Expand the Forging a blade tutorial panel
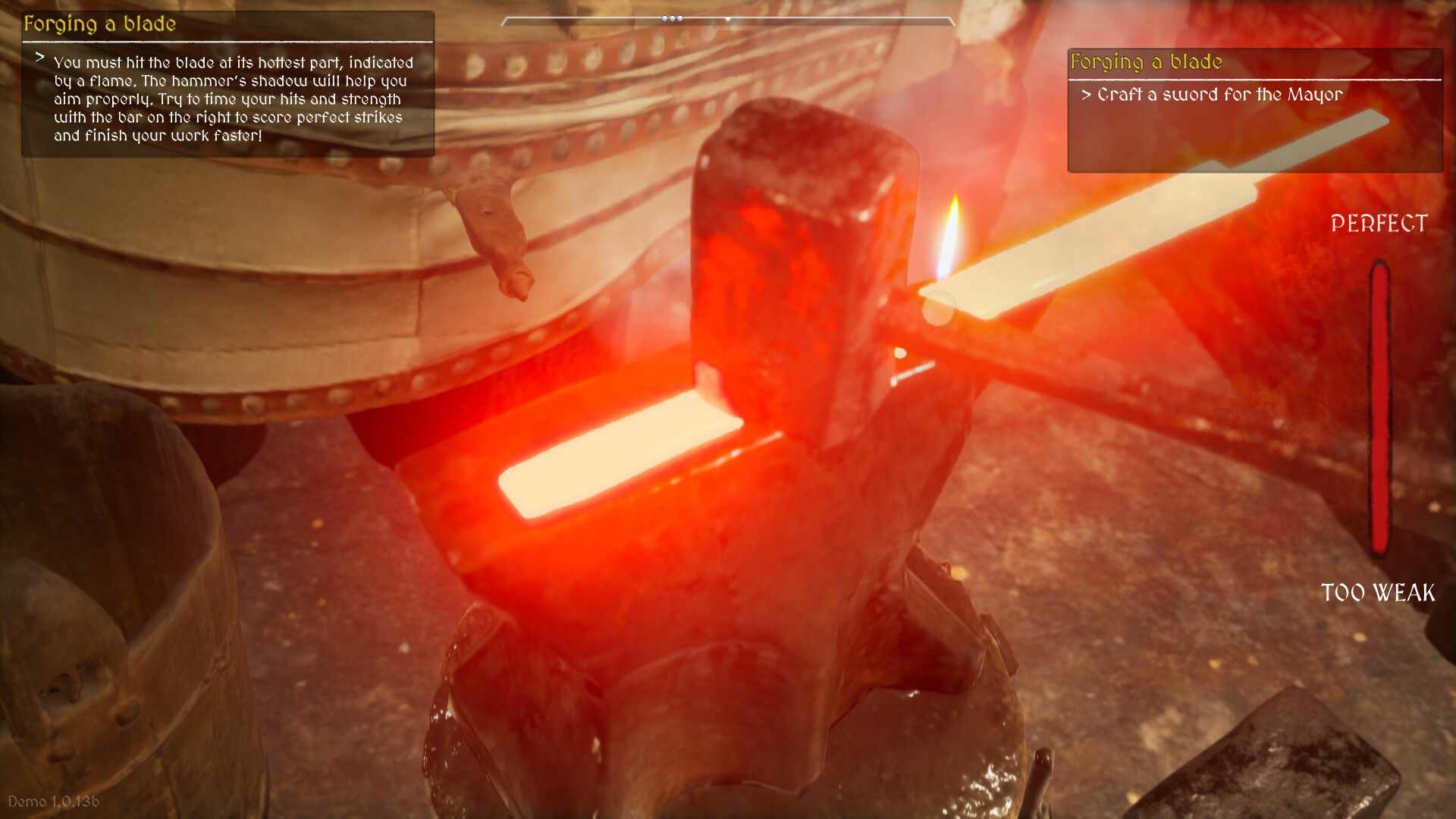 click(x=99, y=23)
